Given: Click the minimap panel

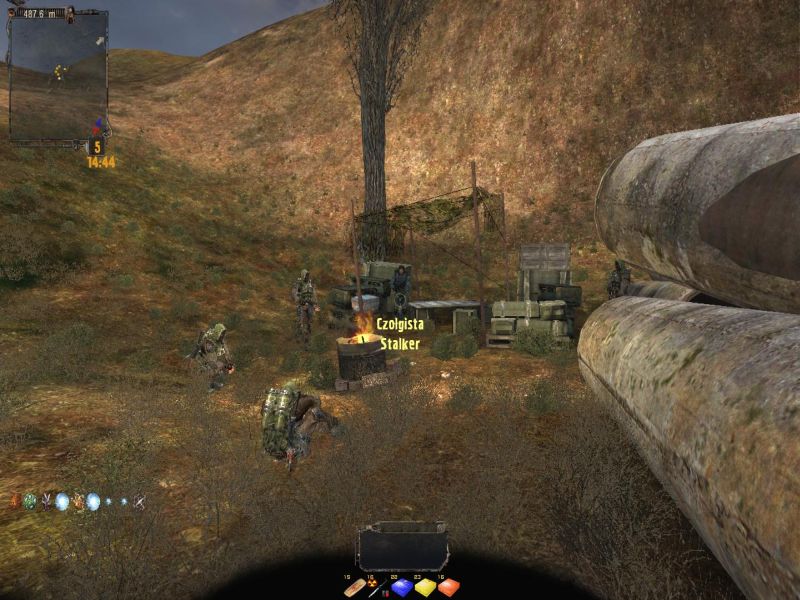Looking at the screenshot, I should (x=58, y=76).
